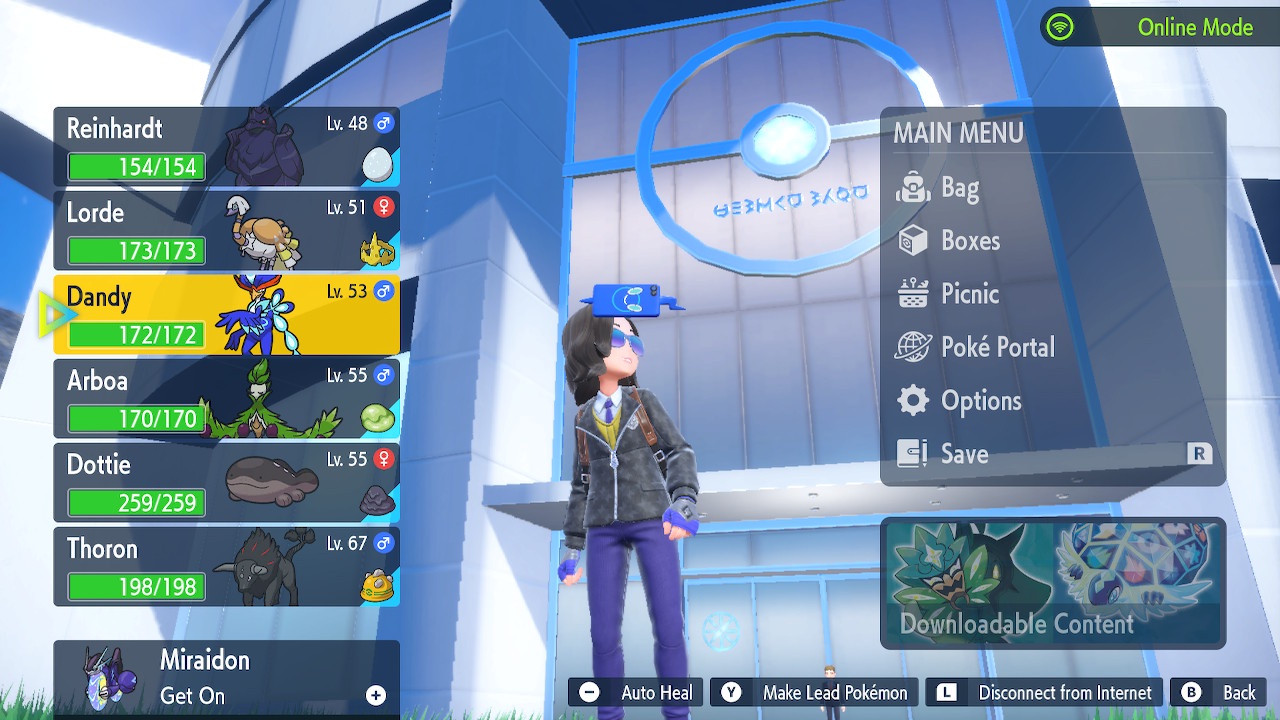Viewport: 1280px width, 720px height.
Task: Open the Poké Portal
Action: [997, 347]
